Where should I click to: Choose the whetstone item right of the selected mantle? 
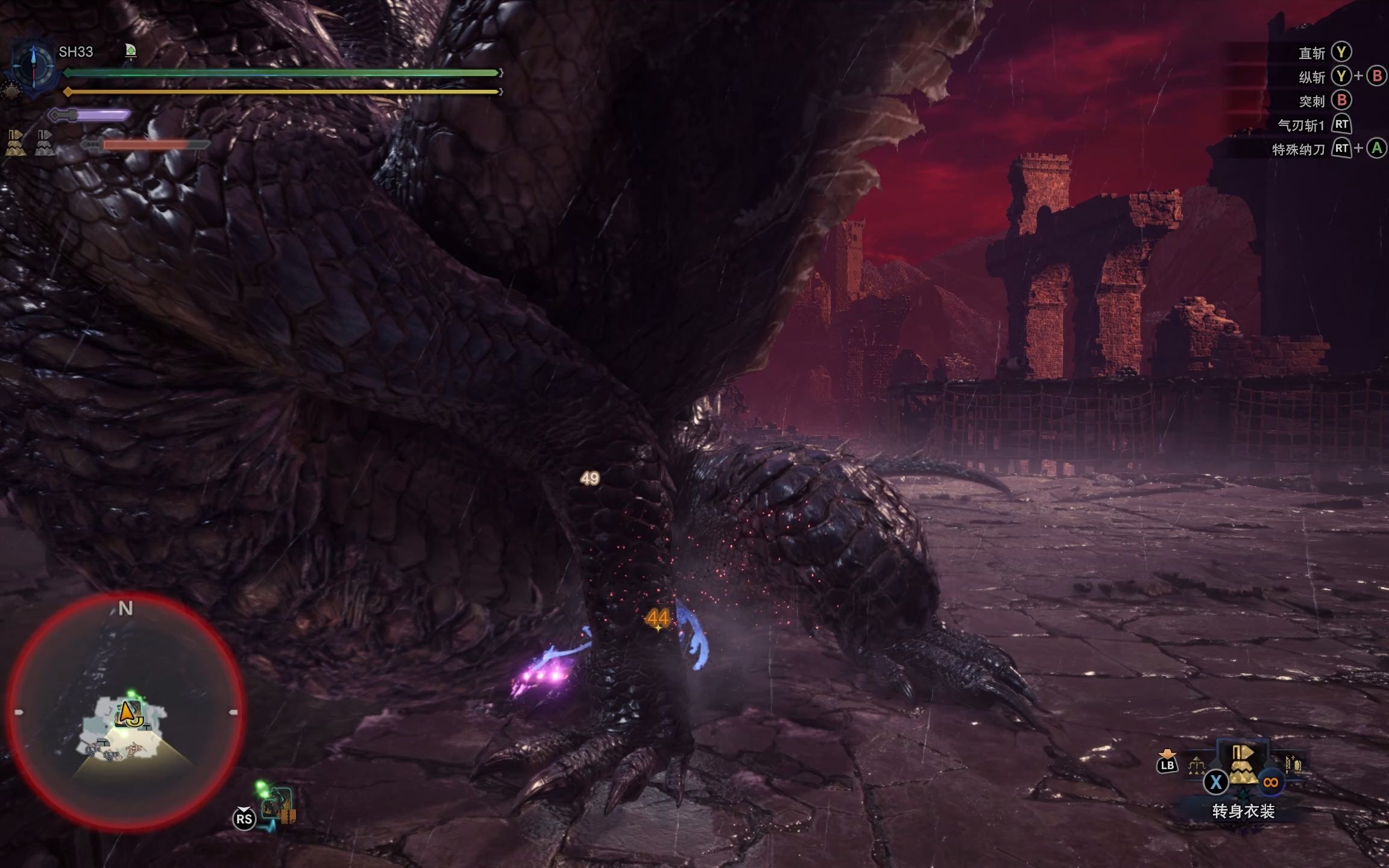click(x=1294, y=766)
